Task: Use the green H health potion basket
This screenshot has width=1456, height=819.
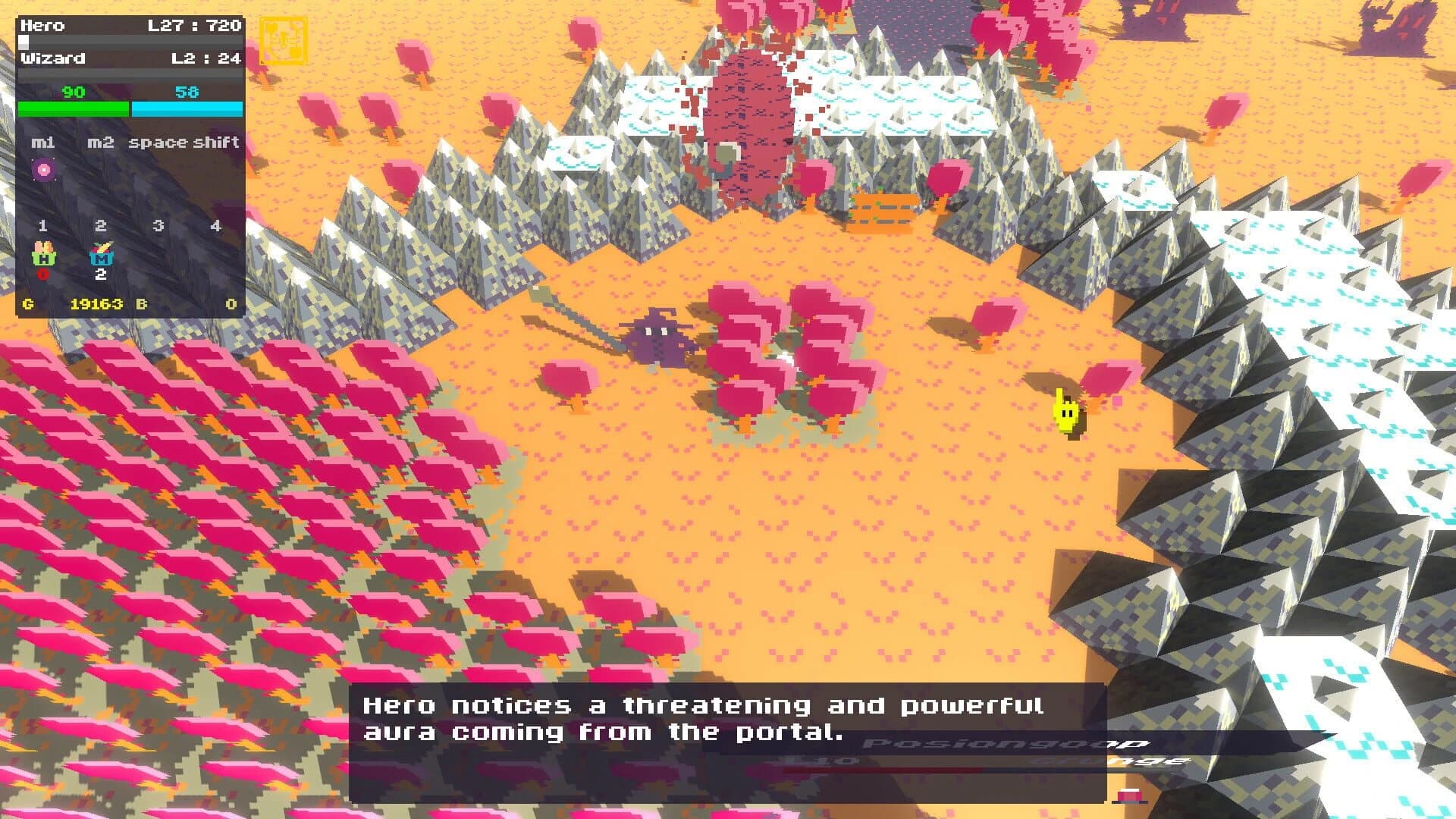Action: pos(43,253)
